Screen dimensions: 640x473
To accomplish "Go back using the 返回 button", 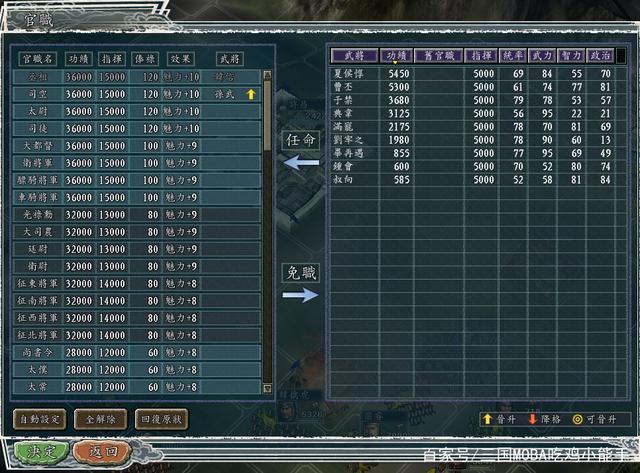I will [x=95, y=452].
